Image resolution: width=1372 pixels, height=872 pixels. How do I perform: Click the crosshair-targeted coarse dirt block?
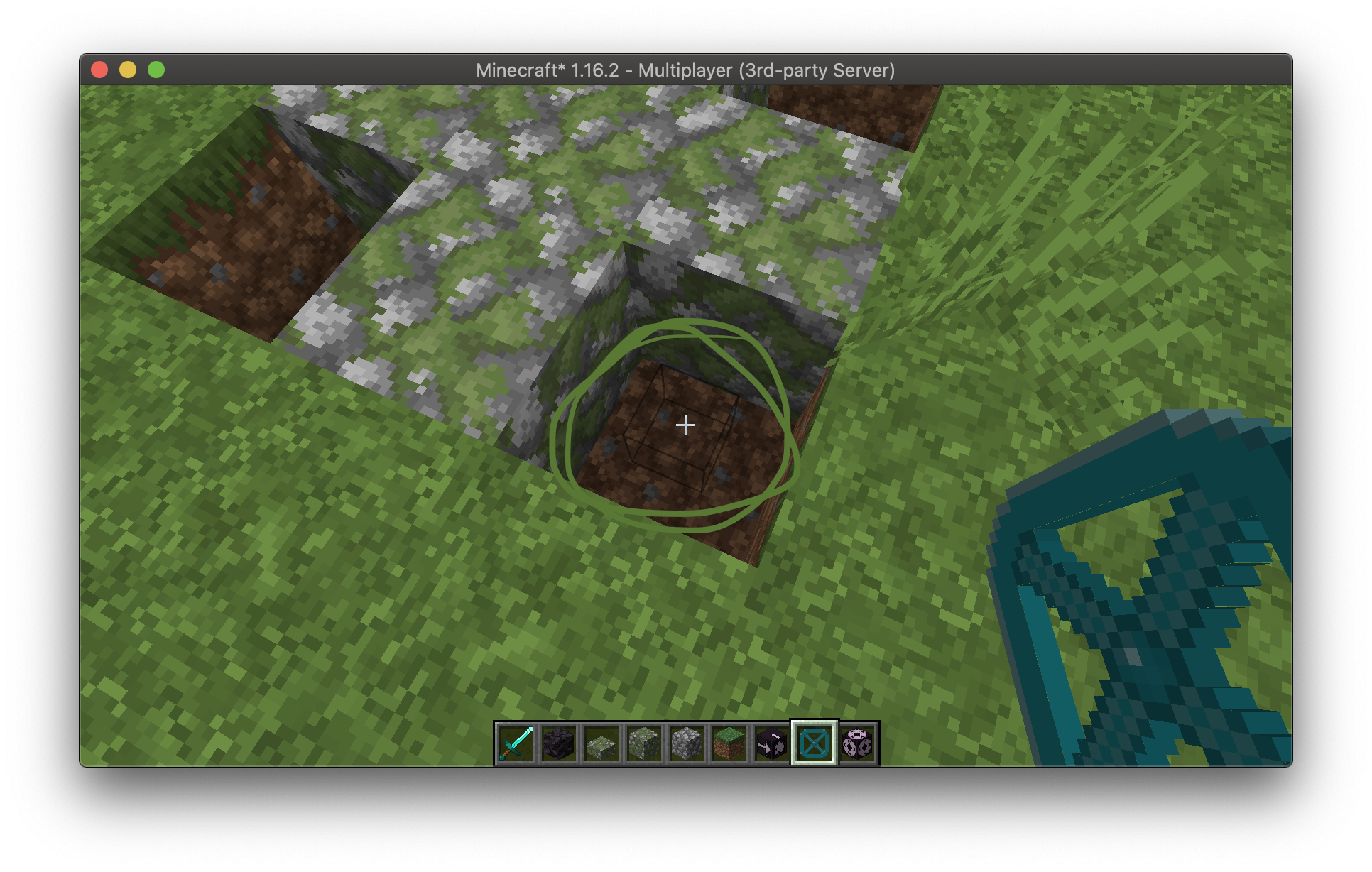pos(684,425)
